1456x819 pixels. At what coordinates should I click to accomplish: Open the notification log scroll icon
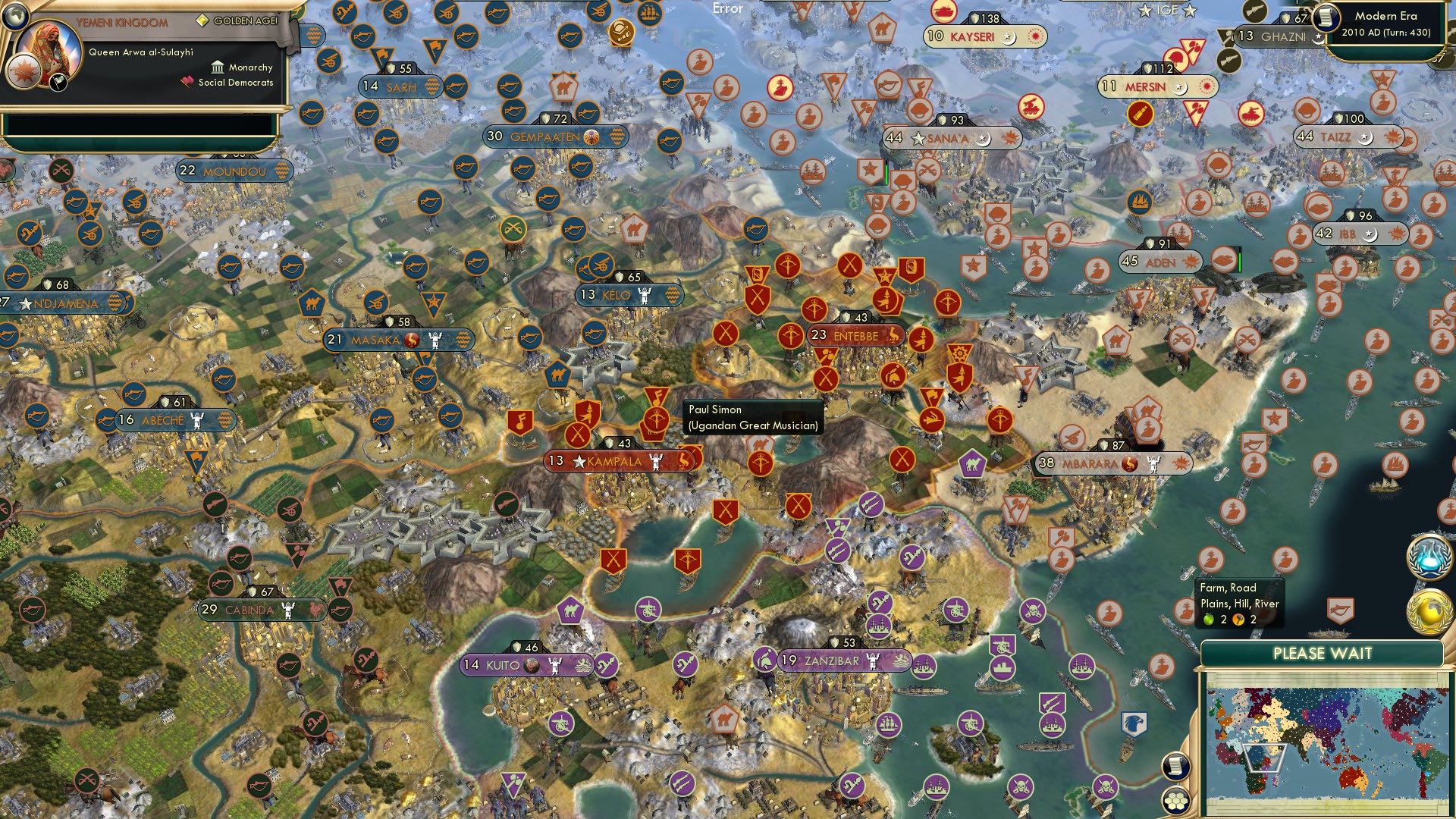1175,767
